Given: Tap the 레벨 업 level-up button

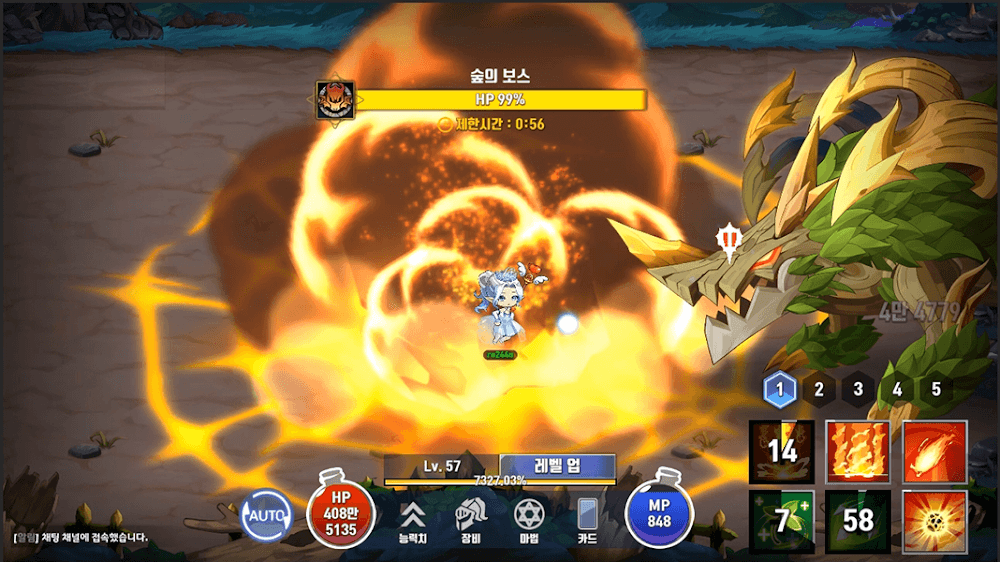Looking at the screenshot, I should (x=557, y=466).
